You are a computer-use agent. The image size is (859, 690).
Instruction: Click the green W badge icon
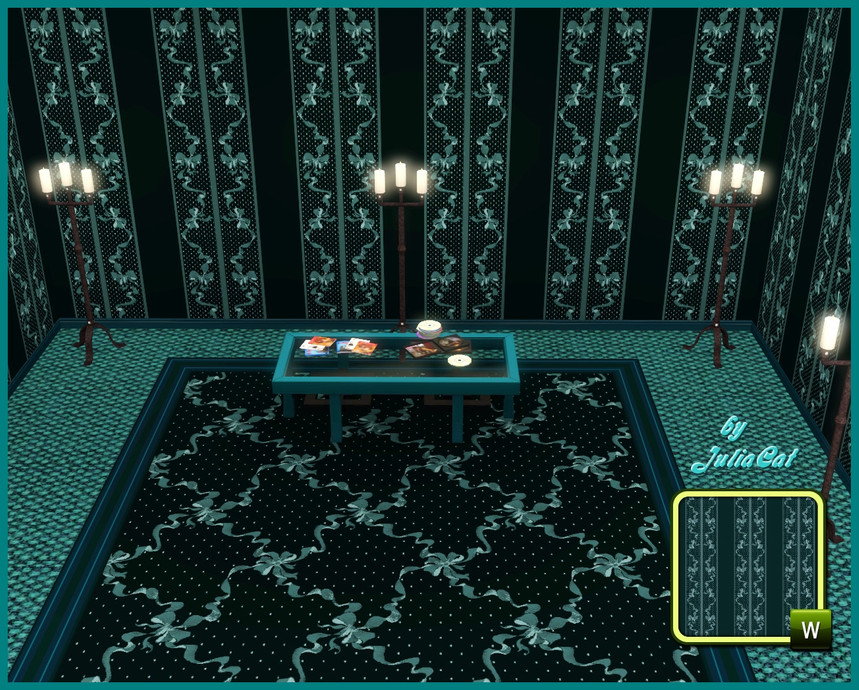[x=810, y=630]
